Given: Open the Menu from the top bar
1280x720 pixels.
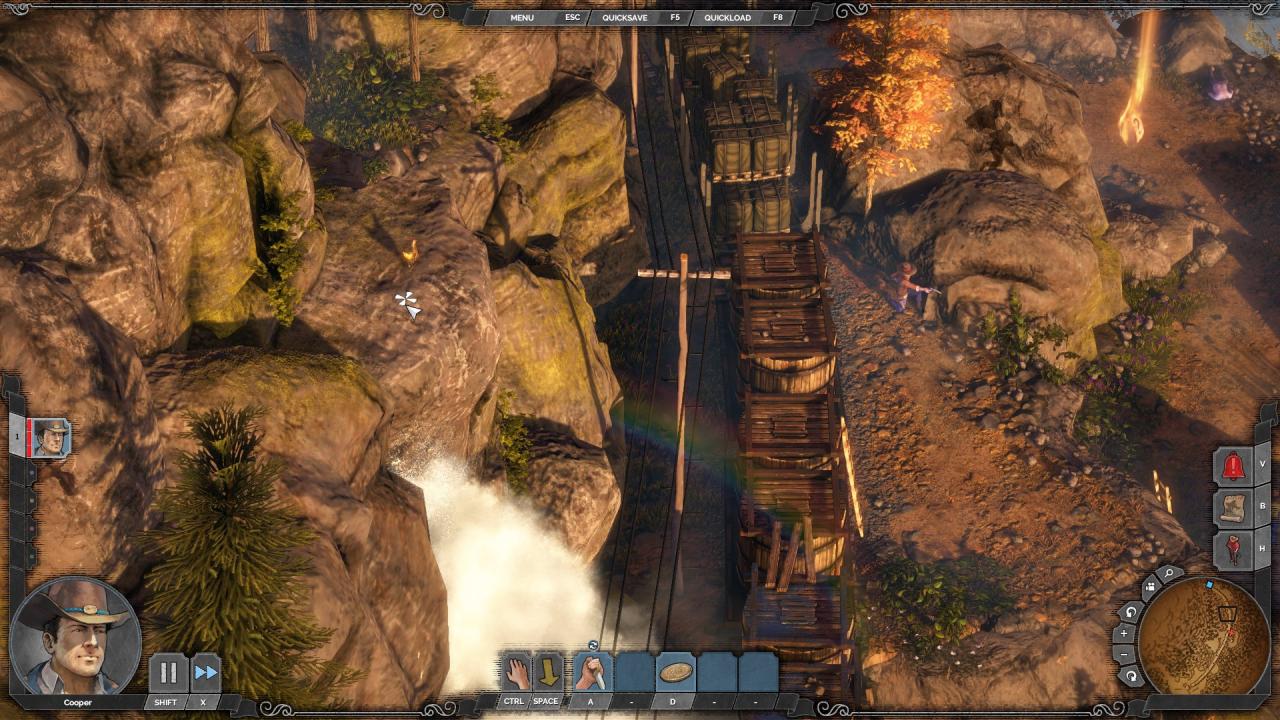Looking at the screenshot, I should [x=522, y=18].
